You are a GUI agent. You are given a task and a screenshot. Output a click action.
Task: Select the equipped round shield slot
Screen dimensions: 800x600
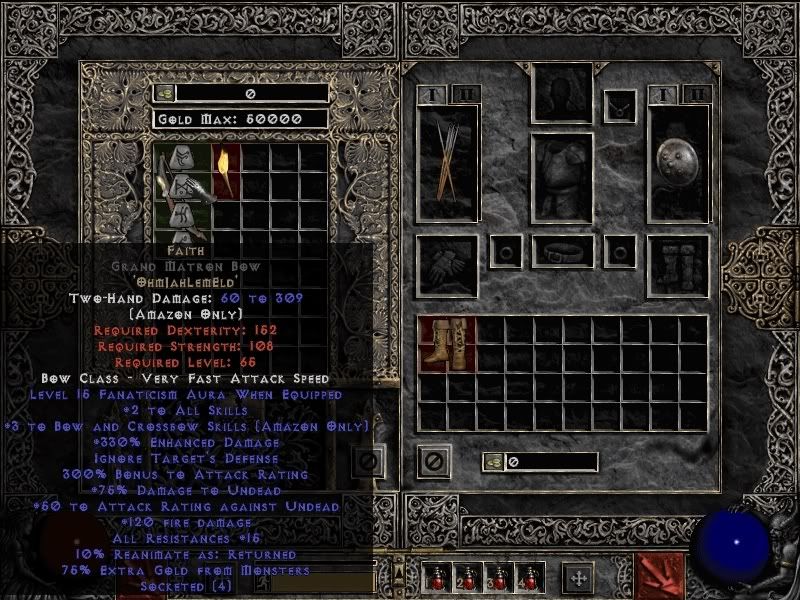pyautogui.click(x=677, y=165)
